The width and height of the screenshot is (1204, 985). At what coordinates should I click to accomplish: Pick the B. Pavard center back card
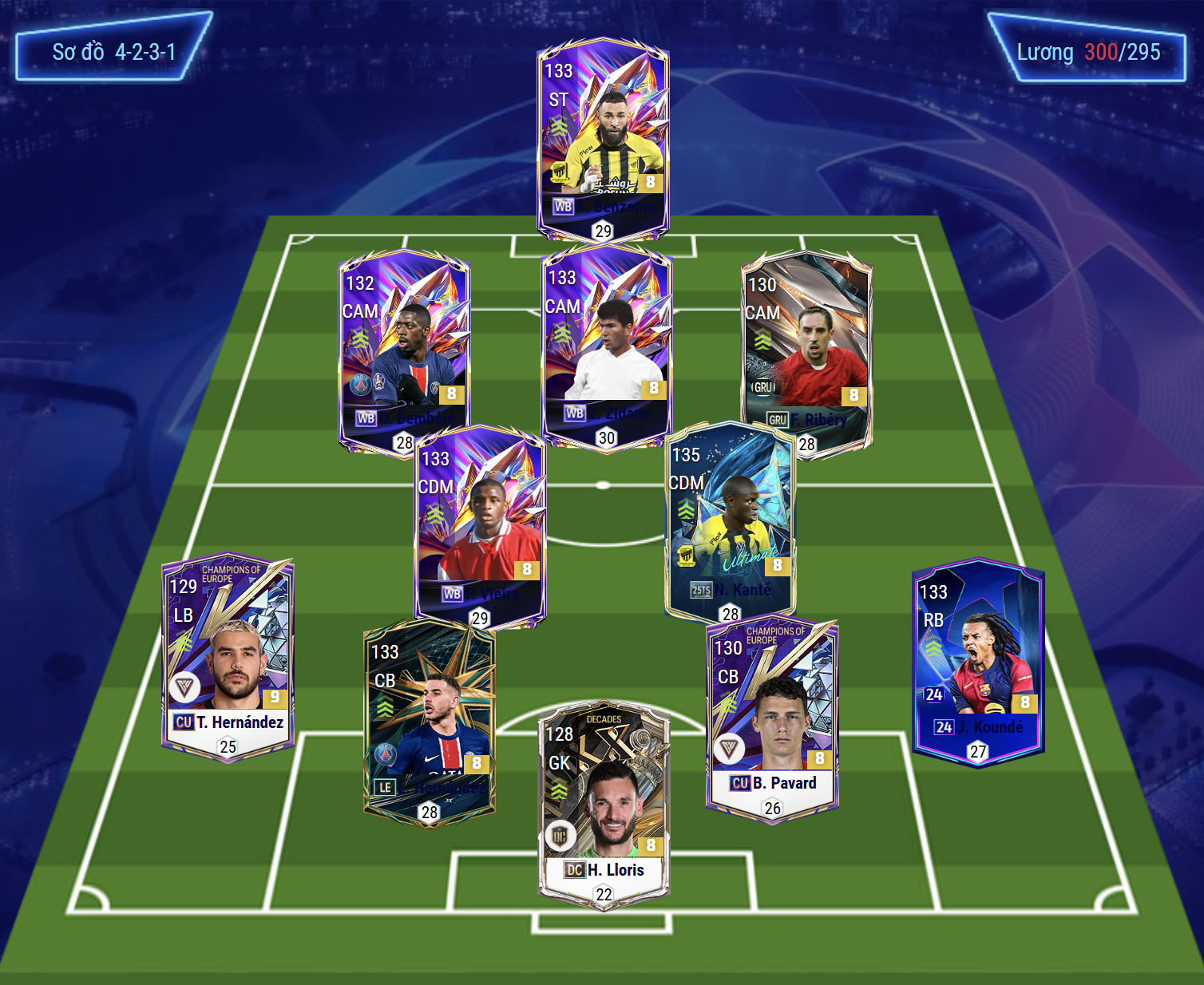click(772, 718)
